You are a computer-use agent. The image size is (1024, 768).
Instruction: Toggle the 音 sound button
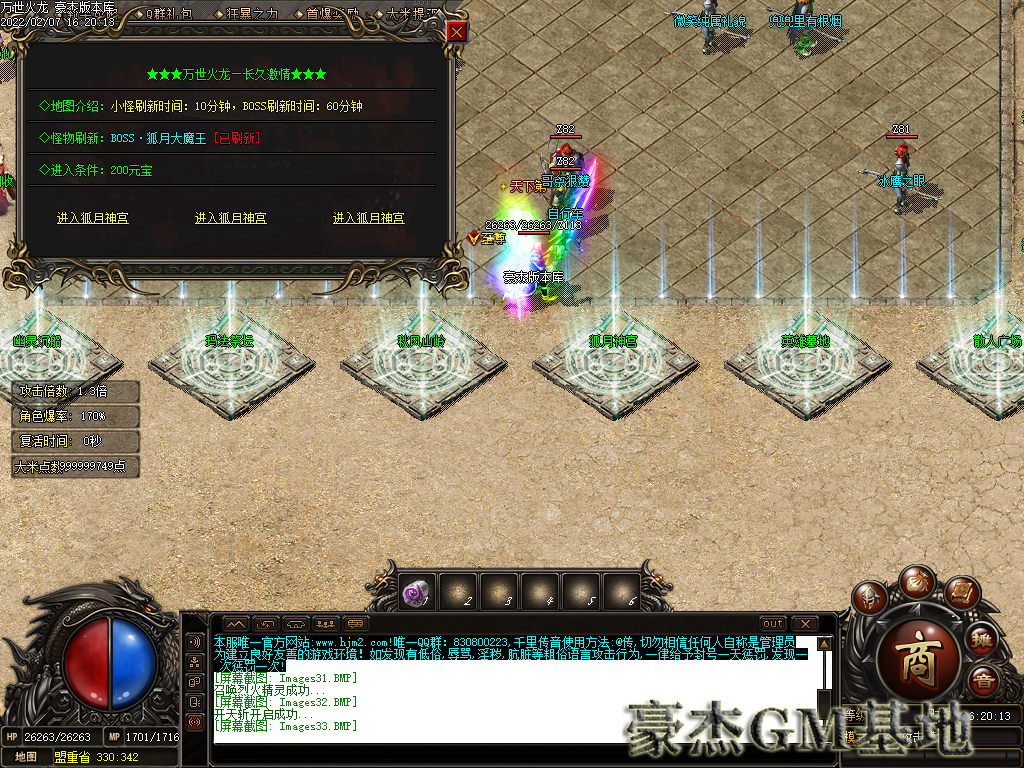click(982, 681)
